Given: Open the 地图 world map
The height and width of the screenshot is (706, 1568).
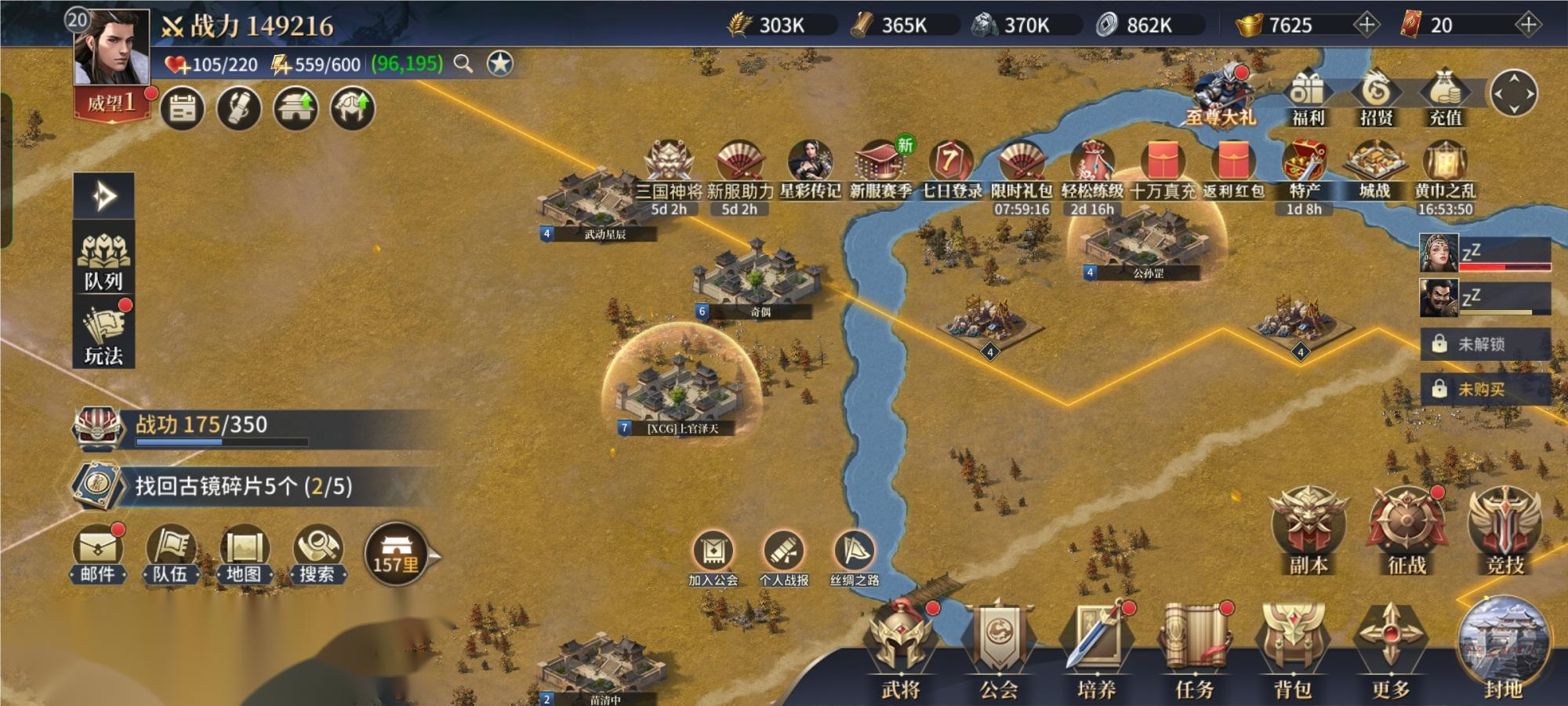Looking at the screenshot, I should coord(244,554).
